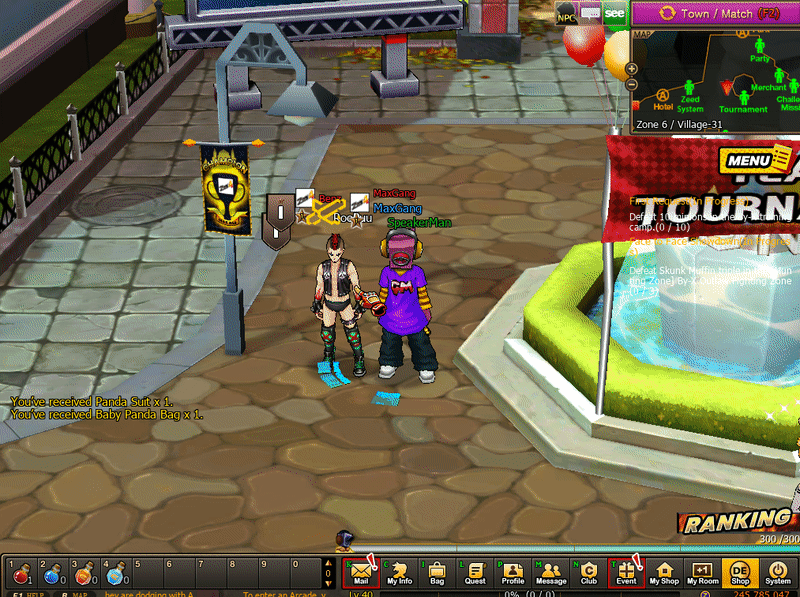Image resolution: width=800 pixels, height=597 pixels.
Task: Toggle the chat bubble icon
Action: 590,14
